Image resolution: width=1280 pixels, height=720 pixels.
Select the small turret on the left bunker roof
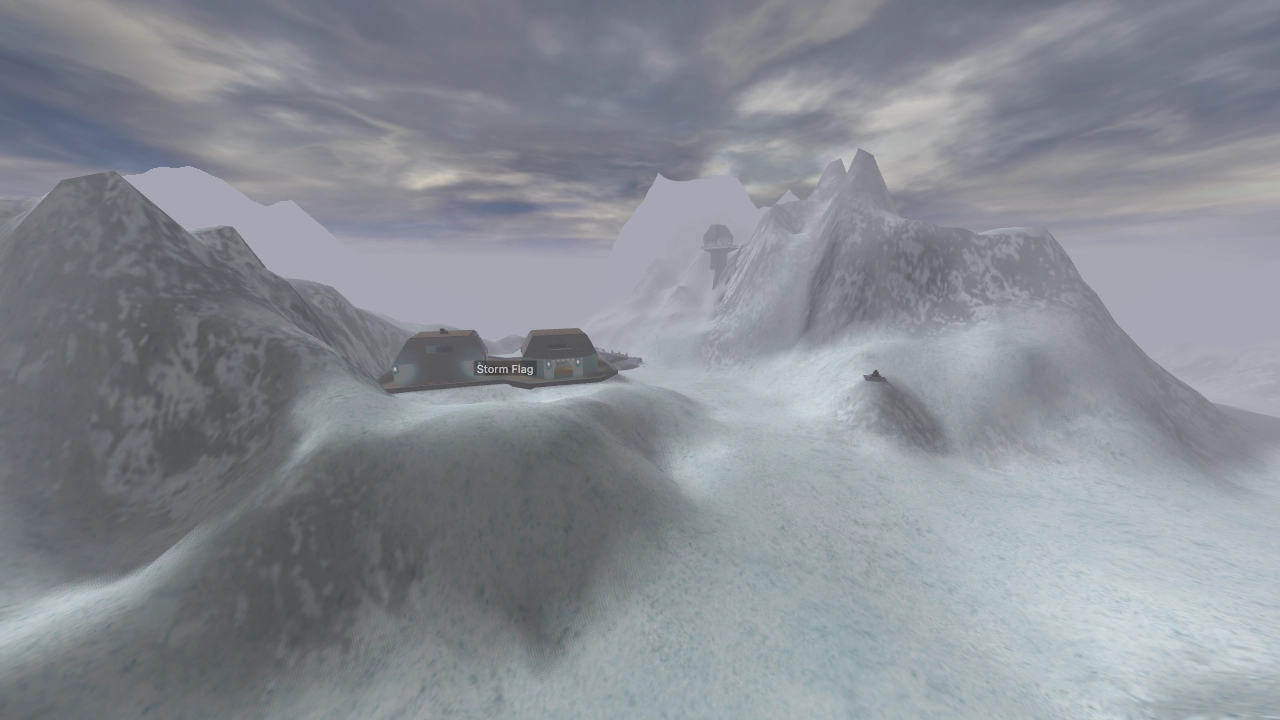[444, 331]
